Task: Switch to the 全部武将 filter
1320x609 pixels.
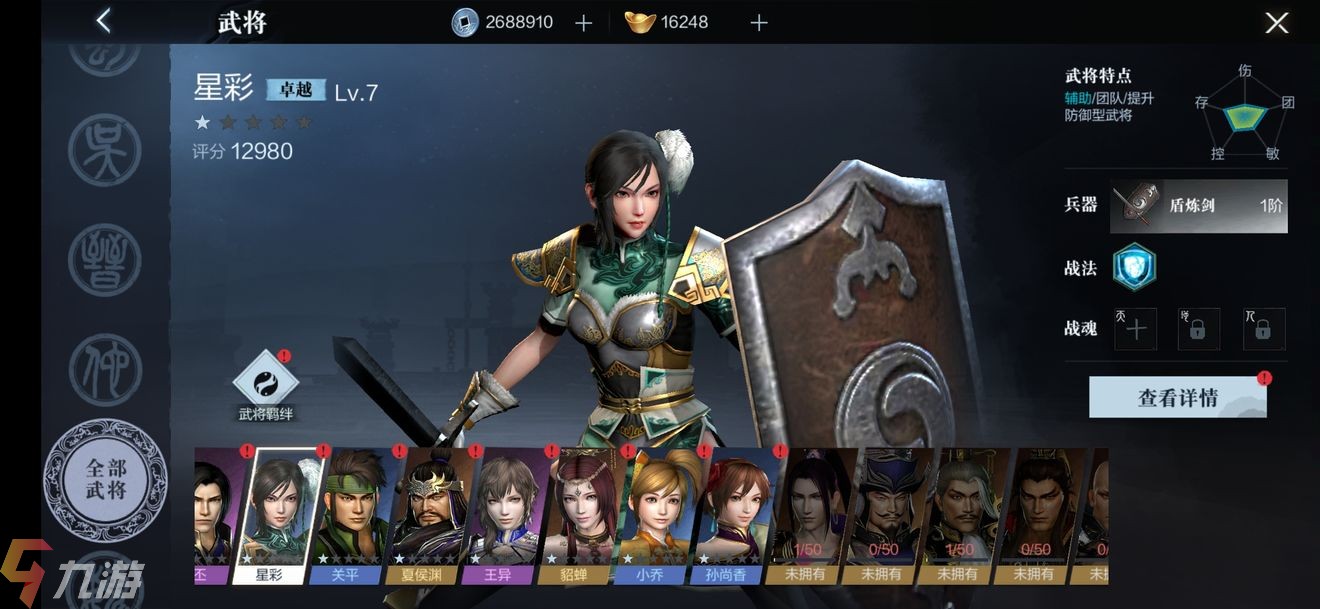Action: 105,480
